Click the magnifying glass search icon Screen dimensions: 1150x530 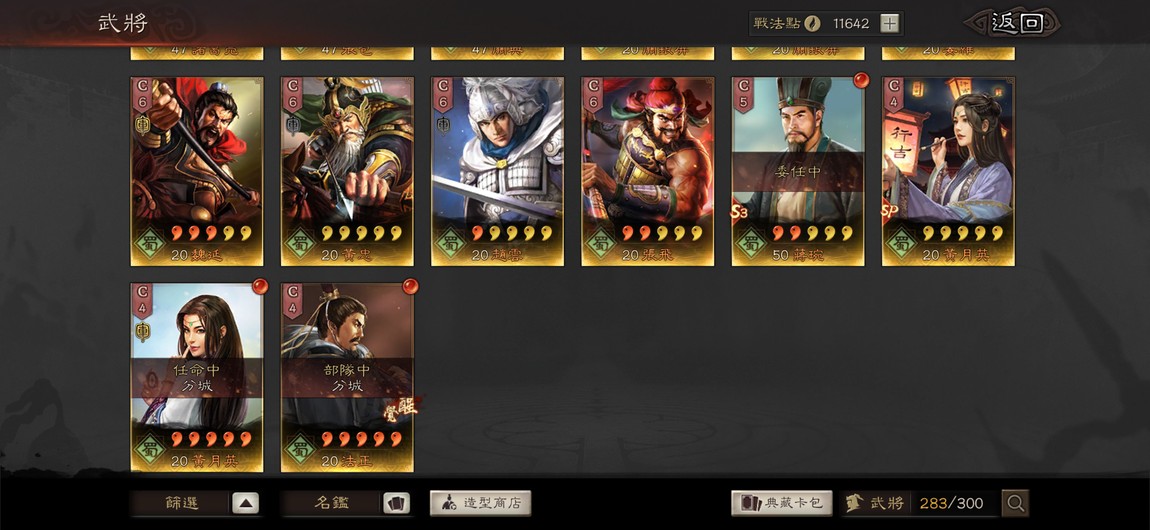coord(1015,503)
